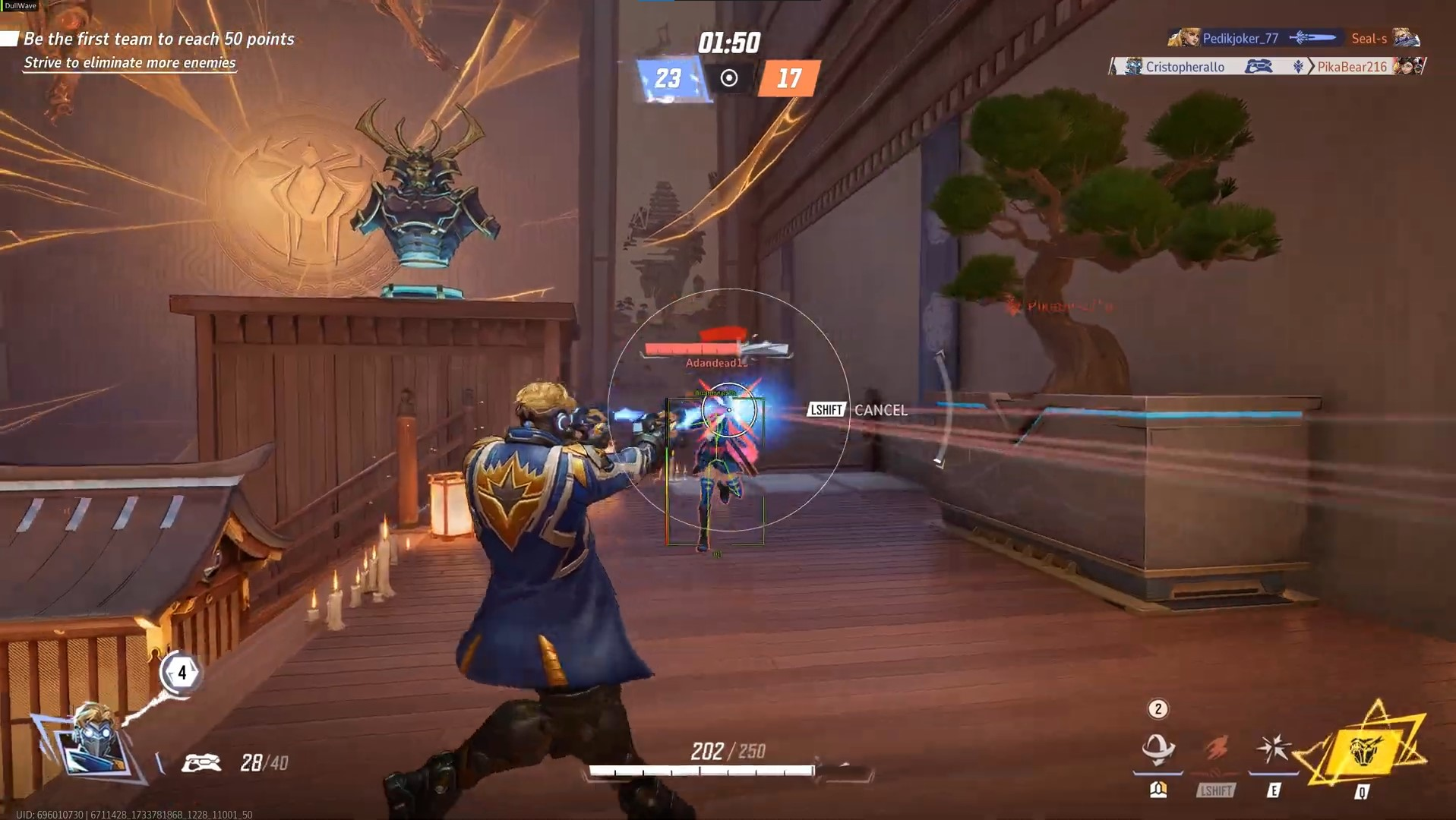Open the Pedikjoker_77 kill feed entry
This screenshot has height=820, width=1456.
[x=1294, y=38]
